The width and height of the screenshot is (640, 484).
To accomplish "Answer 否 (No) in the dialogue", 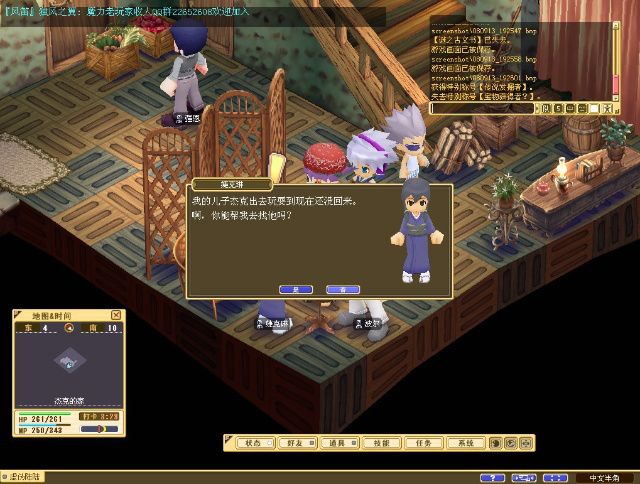I will point(343,289).
